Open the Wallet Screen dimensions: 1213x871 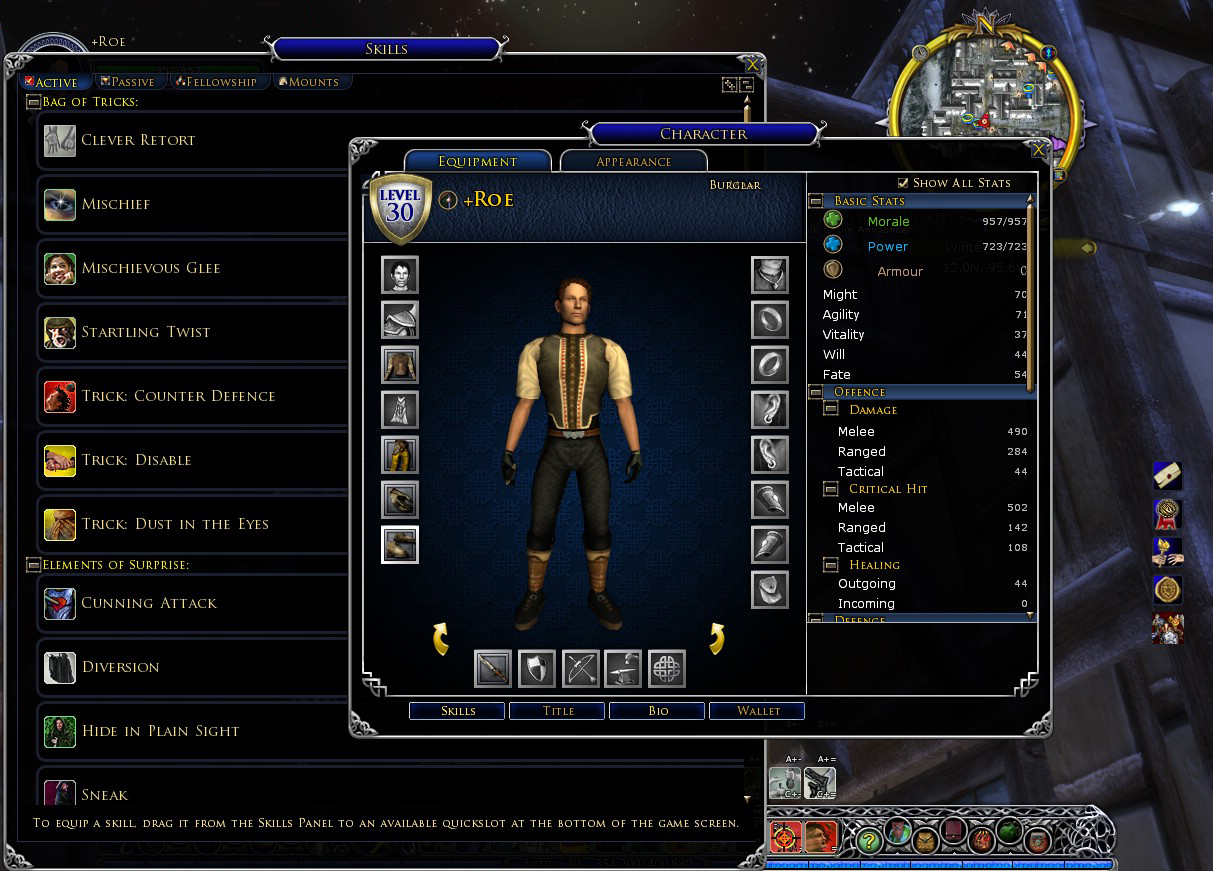[757, 711]
